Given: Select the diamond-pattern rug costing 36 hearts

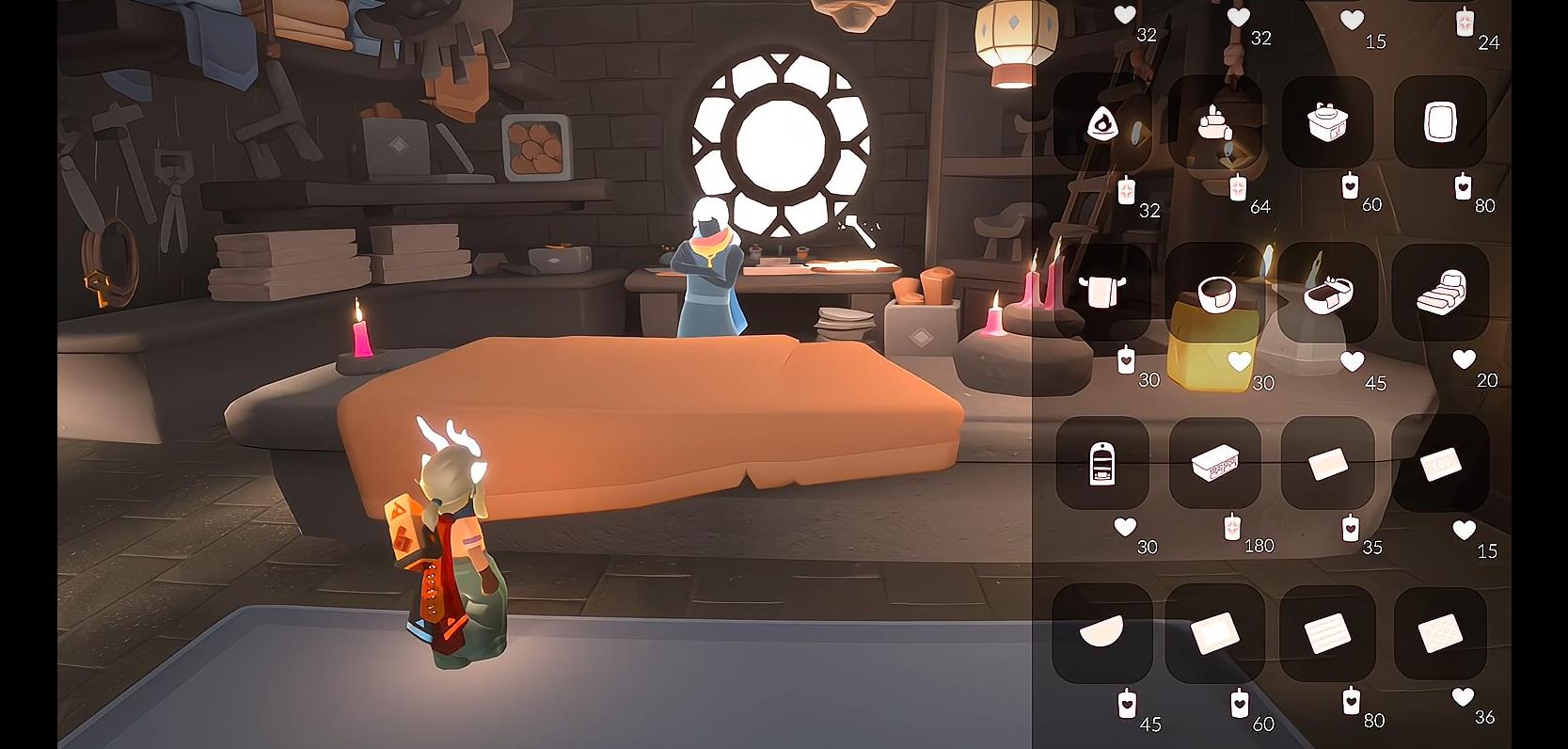Looking at the screenshot, I should pos(1440,632).
